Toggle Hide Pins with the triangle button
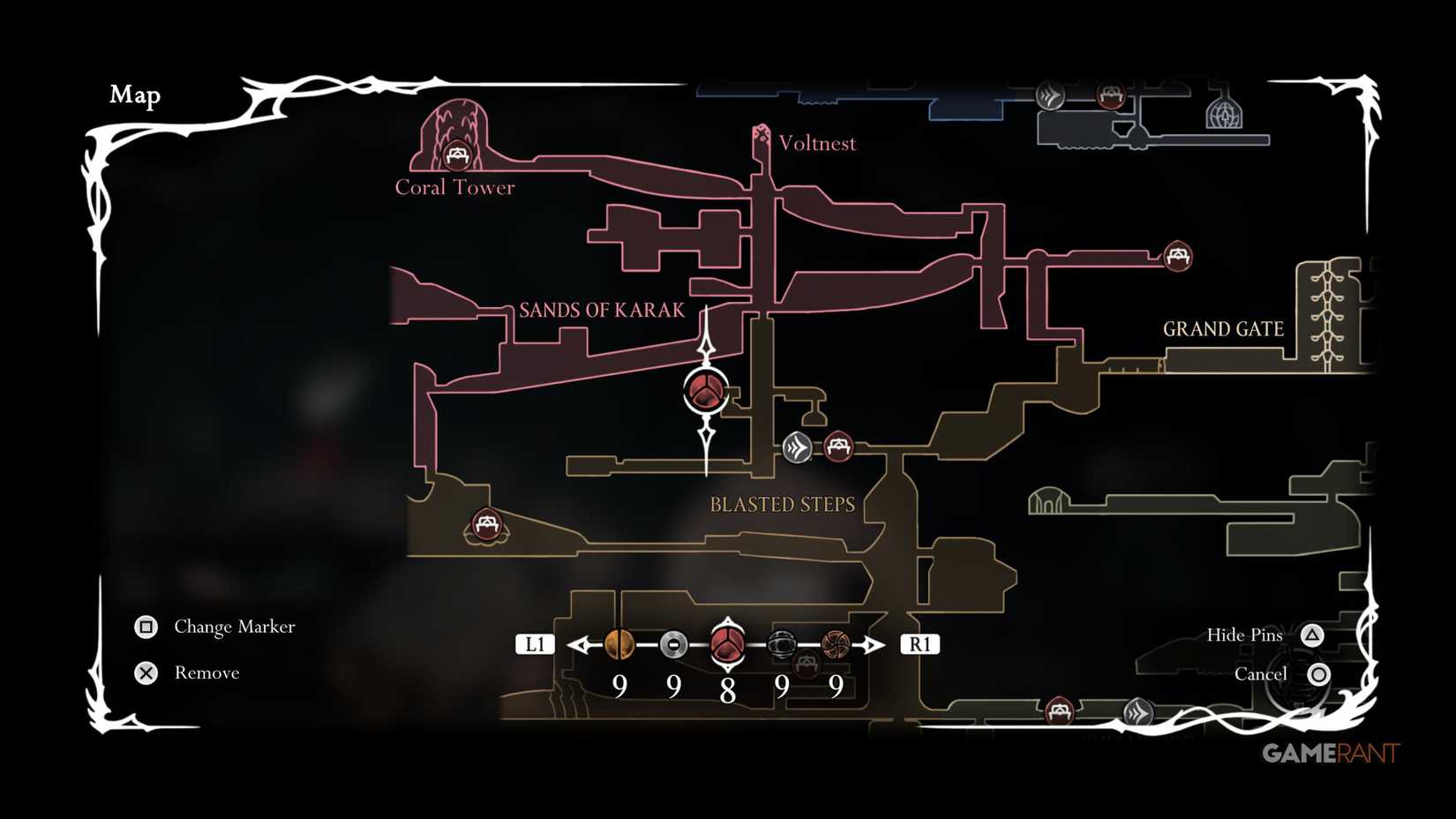The width and height of the screenshot is (1456, 819). click(x=1312, y=635)
